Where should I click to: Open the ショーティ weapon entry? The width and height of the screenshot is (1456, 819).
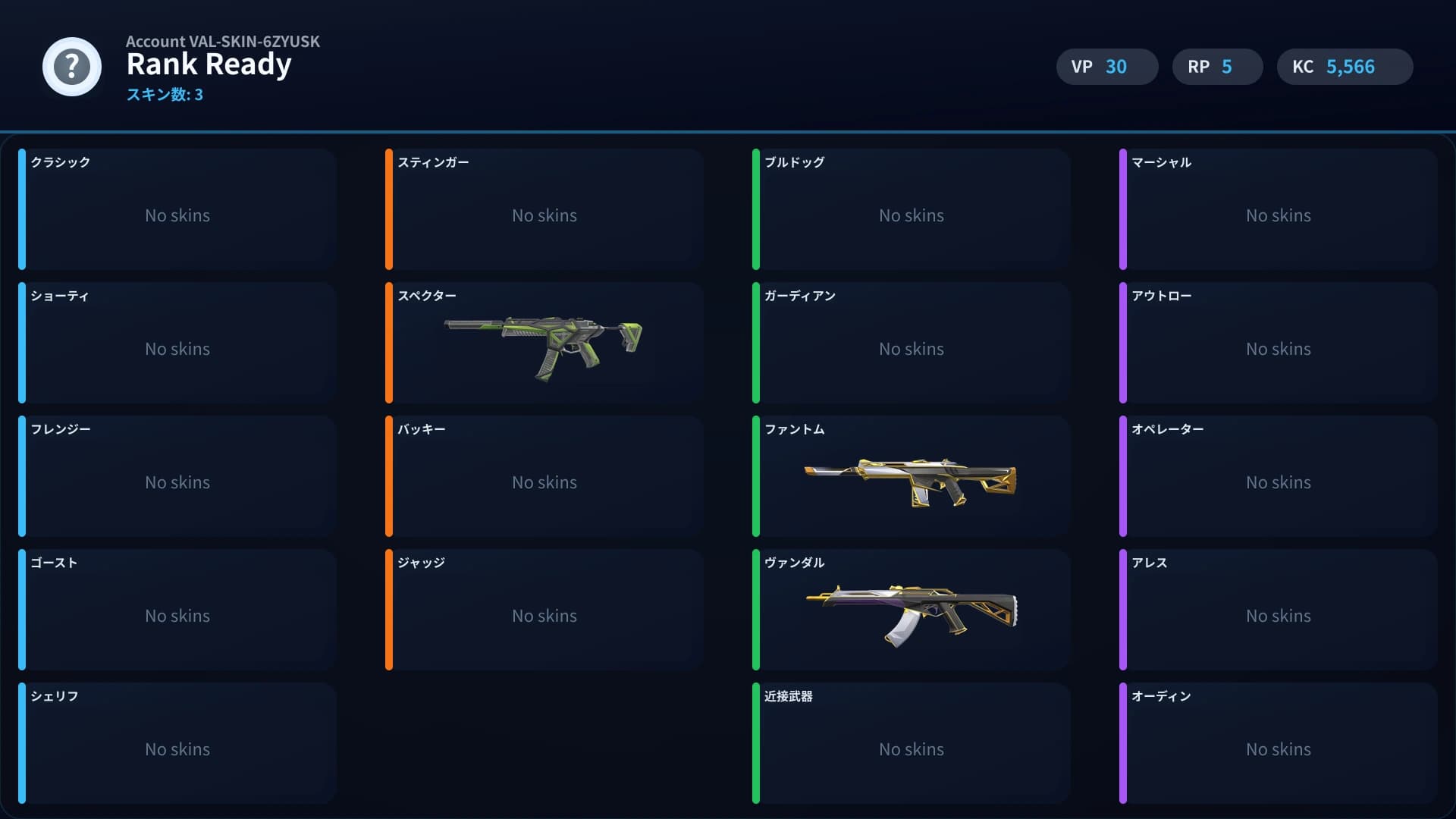177,343
